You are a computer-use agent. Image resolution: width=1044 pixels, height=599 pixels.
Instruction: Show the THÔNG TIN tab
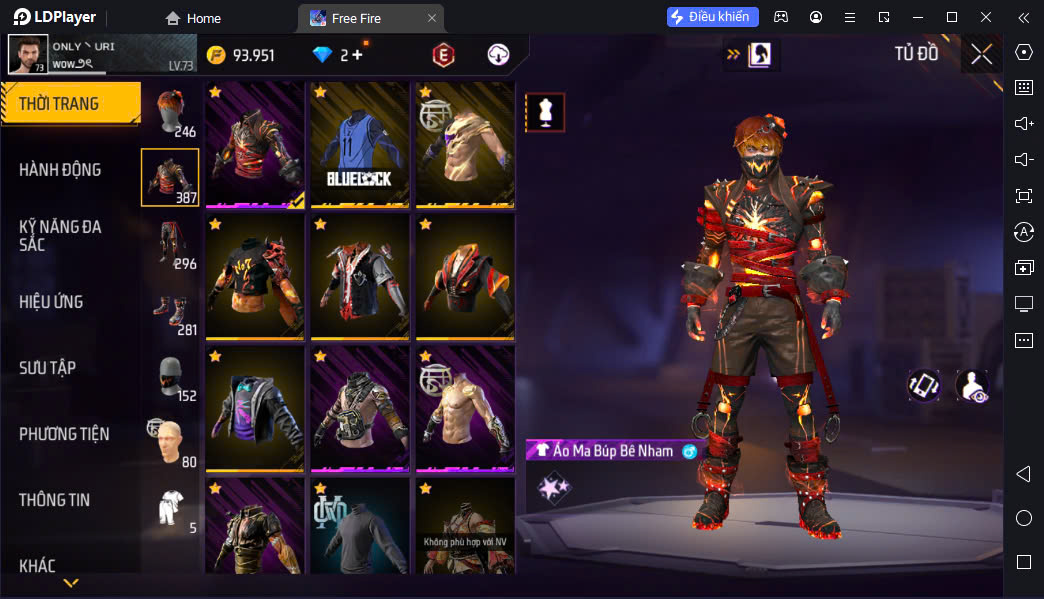(x=54, y=500)
